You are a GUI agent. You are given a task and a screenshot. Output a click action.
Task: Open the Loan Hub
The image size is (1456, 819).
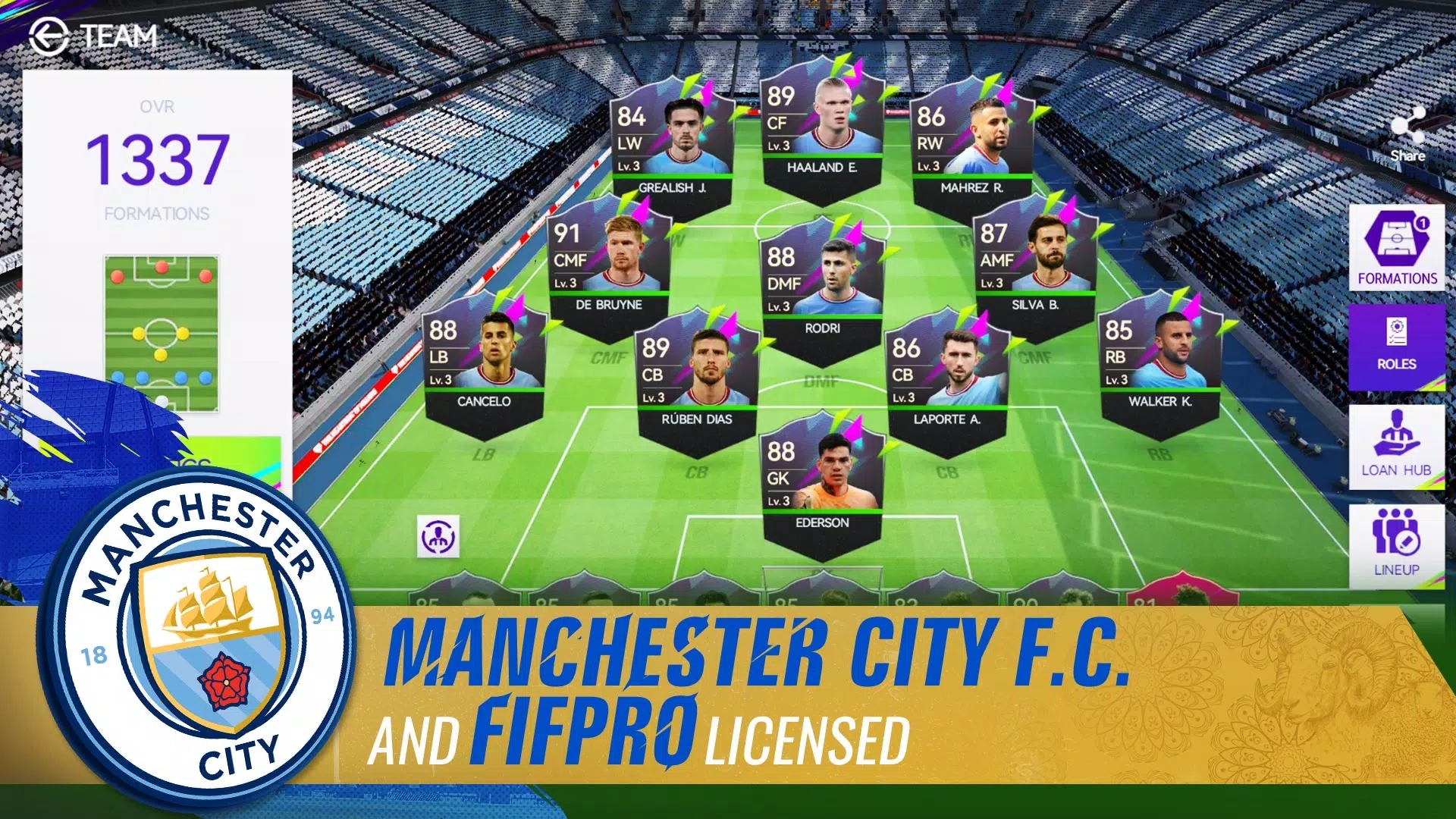coord(1396,447)
